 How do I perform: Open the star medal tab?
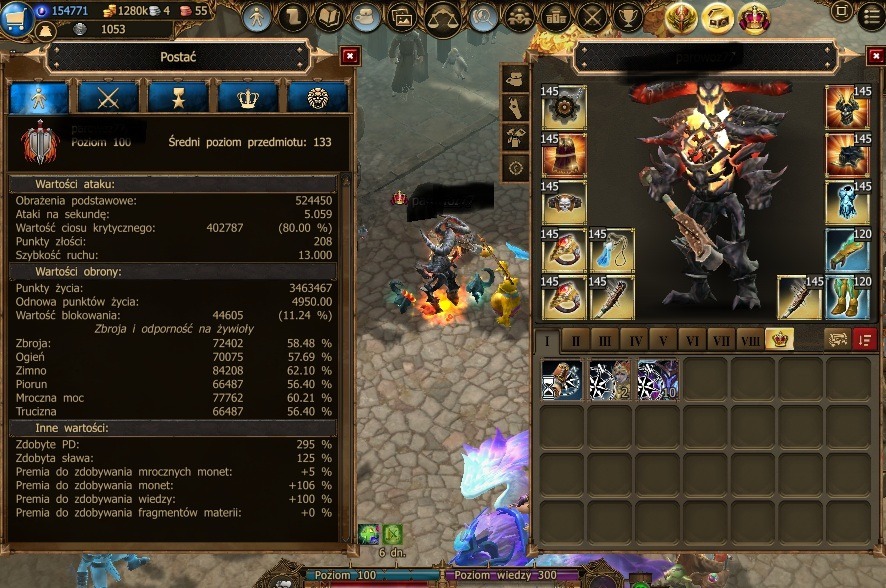tap(178, 97)
